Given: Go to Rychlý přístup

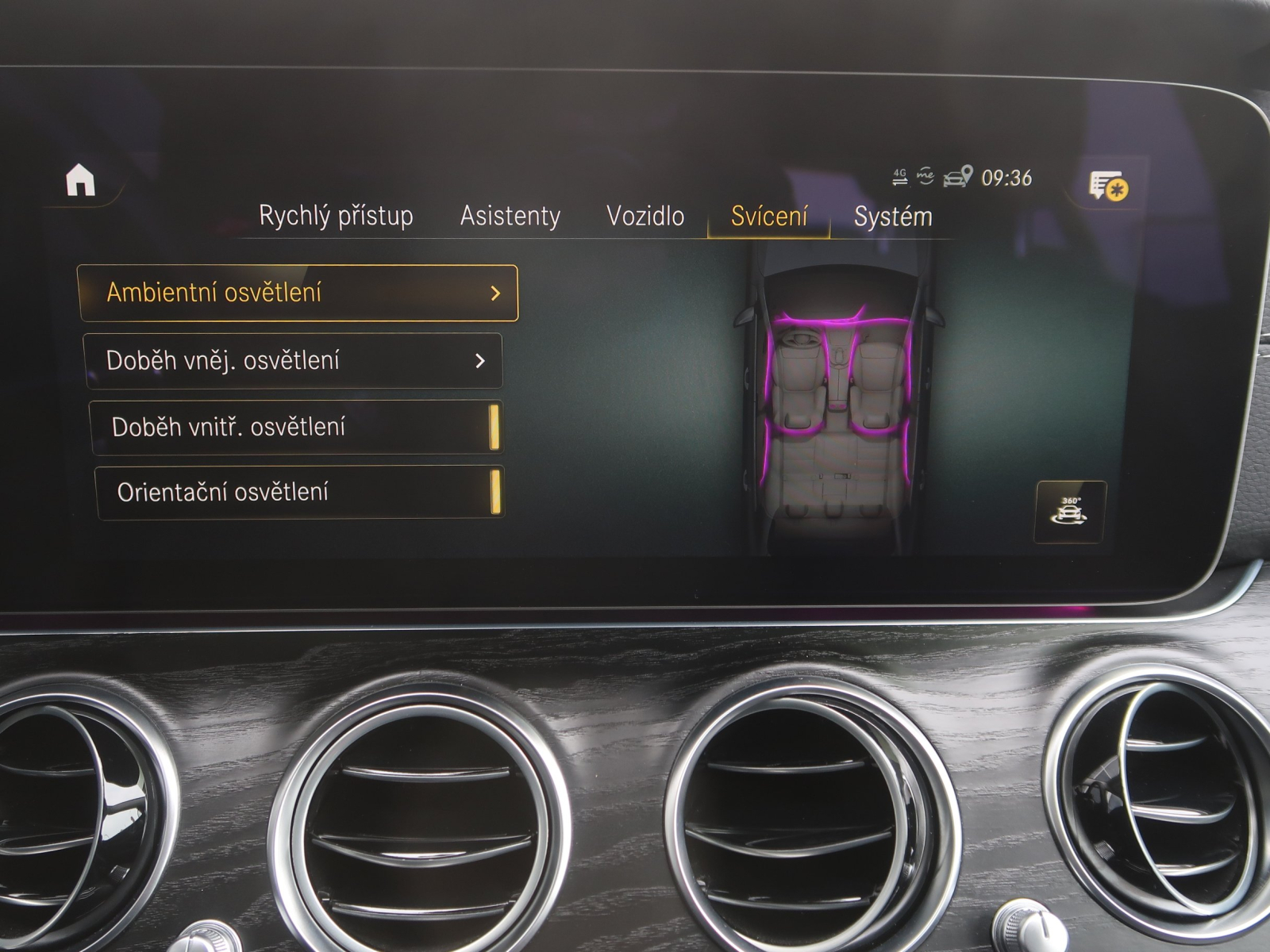Looking at the screenshot, I should pos(336,215).
